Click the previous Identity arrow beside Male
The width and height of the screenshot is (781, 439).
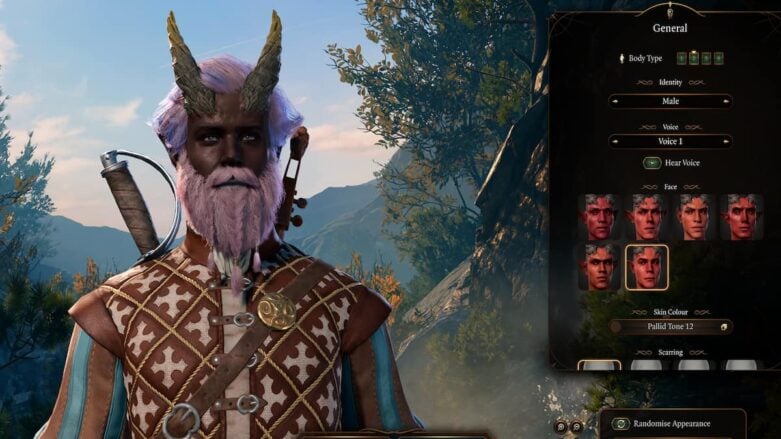point(615,101)
